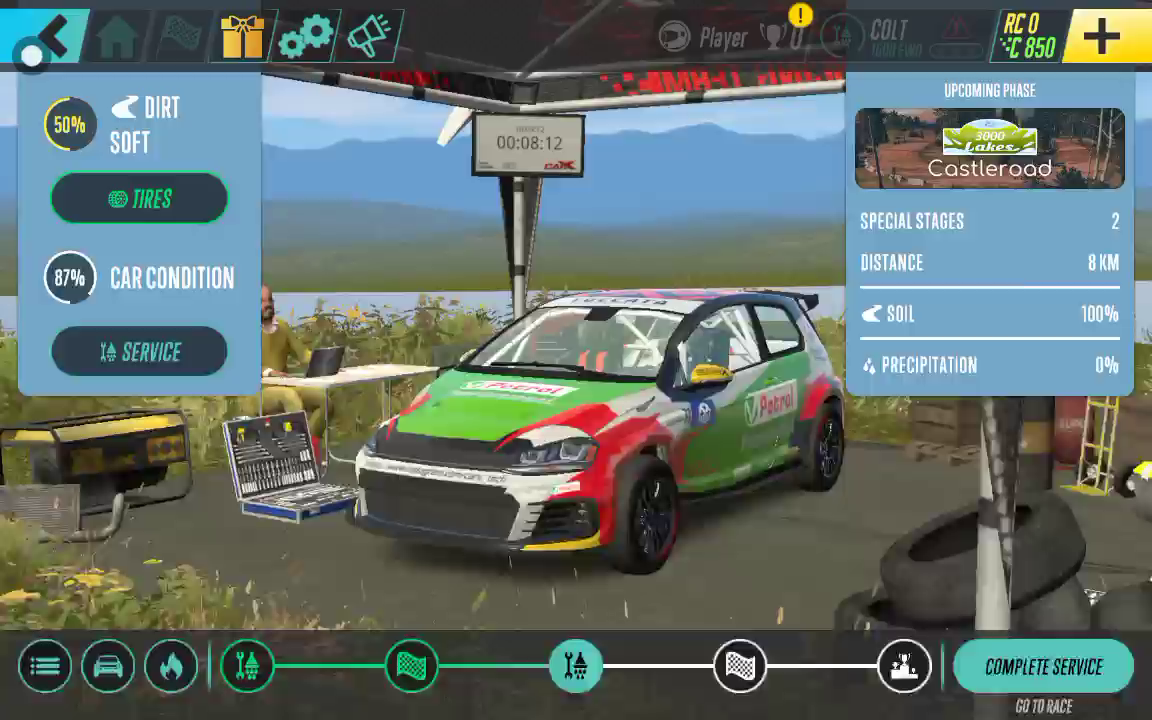The image size is (1152, 720).
Task: Select the podium trophy stage at timeline end
Action: pyautogui.click(x=903, y=666)
